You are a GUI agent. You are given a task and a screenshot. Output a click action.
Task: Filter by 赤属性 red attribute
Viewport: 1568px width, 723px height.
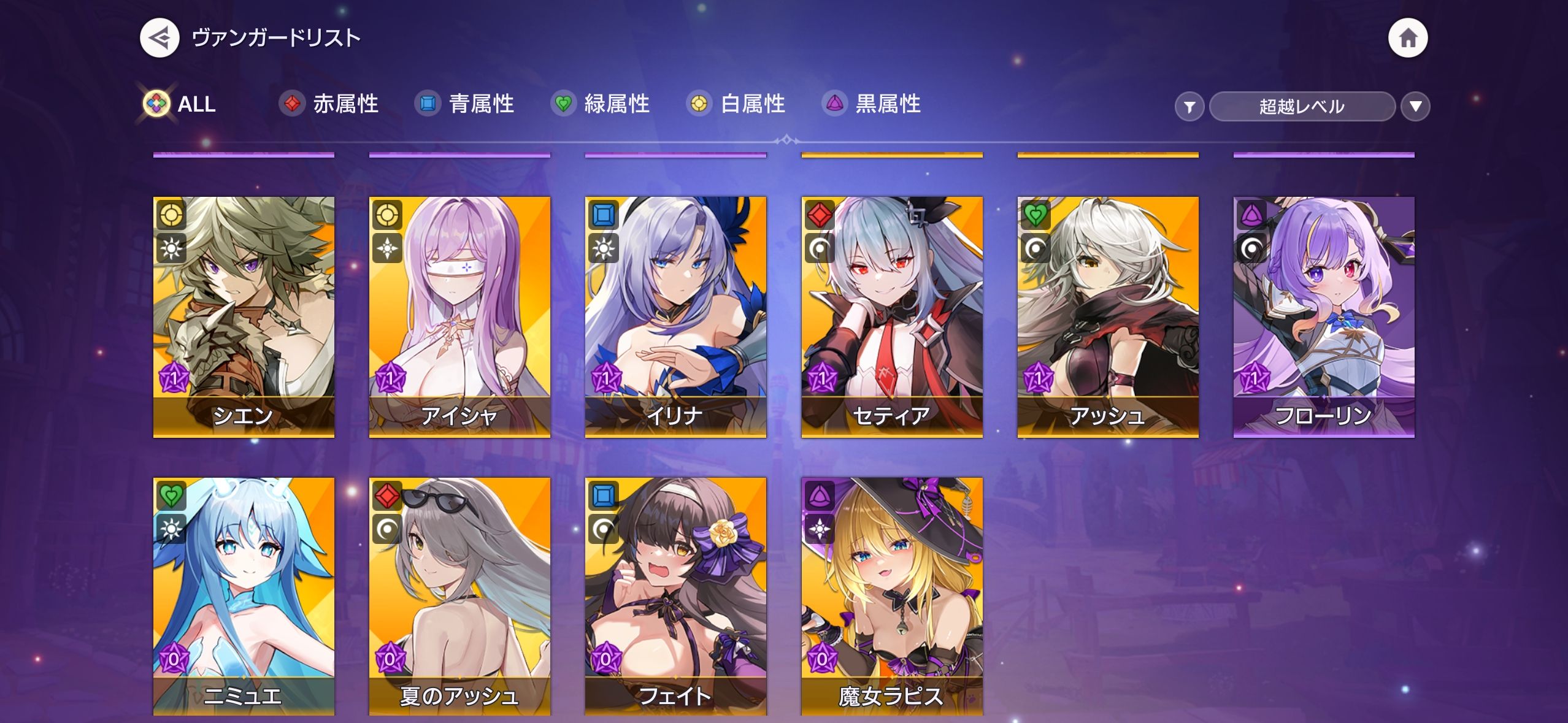coord(329,104)
